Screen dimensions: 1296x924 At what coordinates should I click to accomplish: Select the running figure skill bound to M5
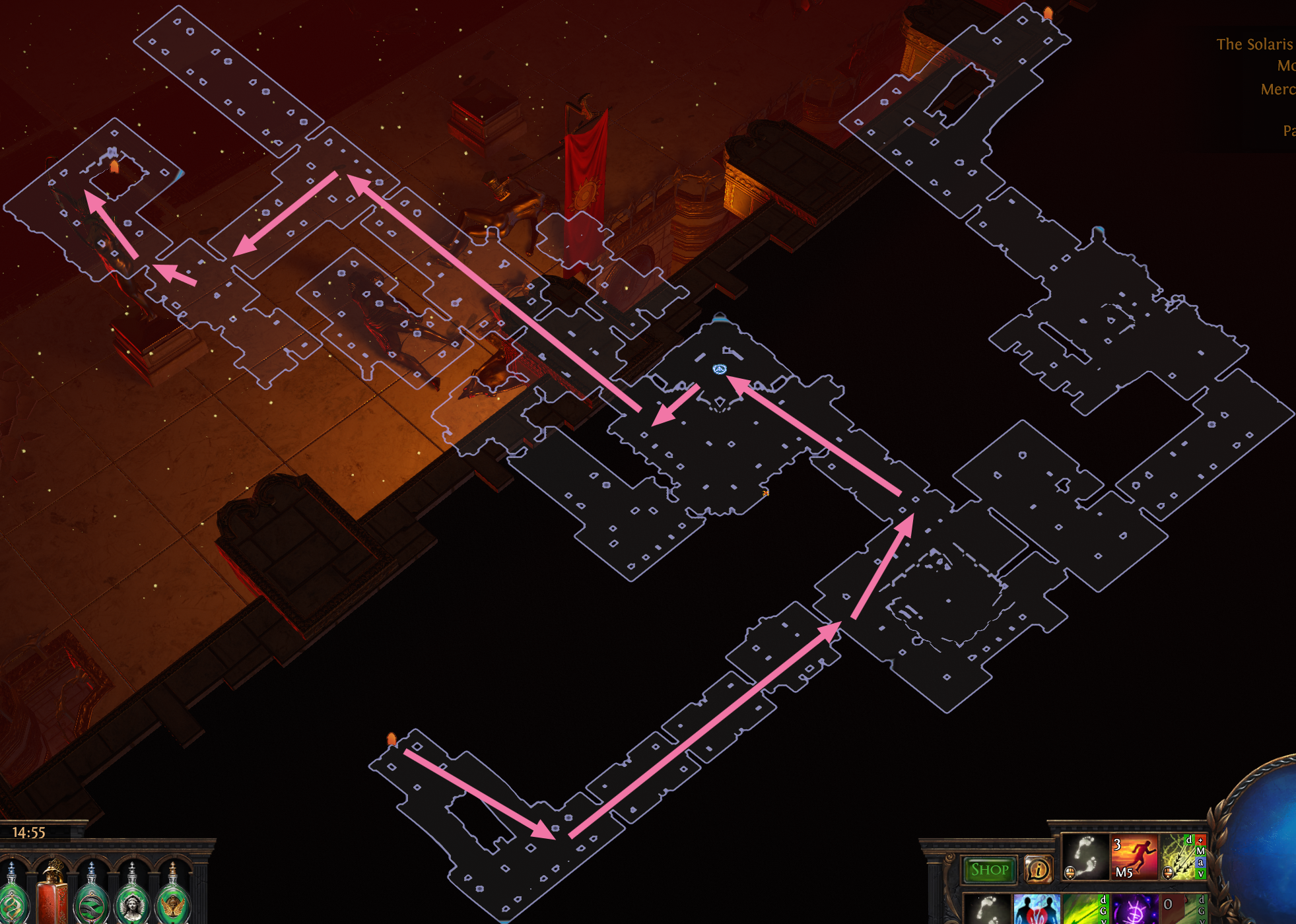1134,857
